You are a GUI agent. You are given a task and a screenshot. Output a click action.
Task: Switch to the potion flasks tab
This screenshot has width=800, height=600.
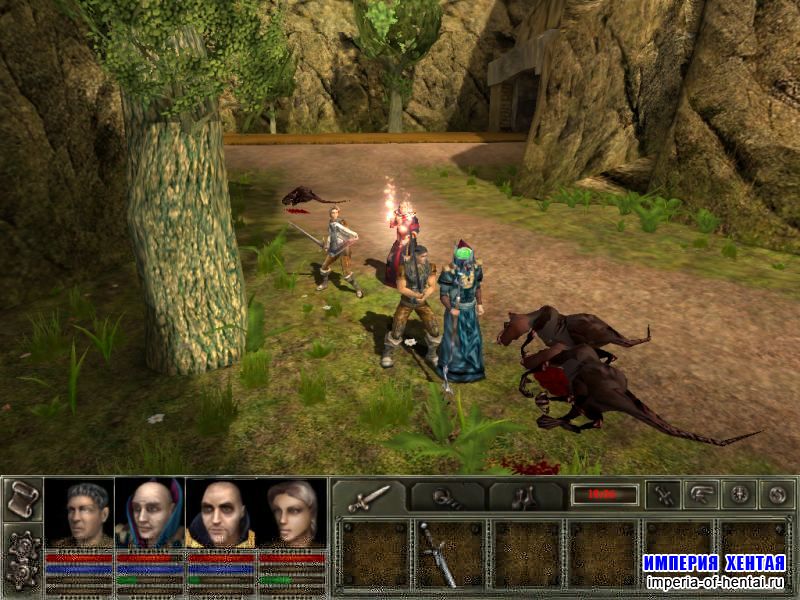pyautogui.click(x=525, y=496)
